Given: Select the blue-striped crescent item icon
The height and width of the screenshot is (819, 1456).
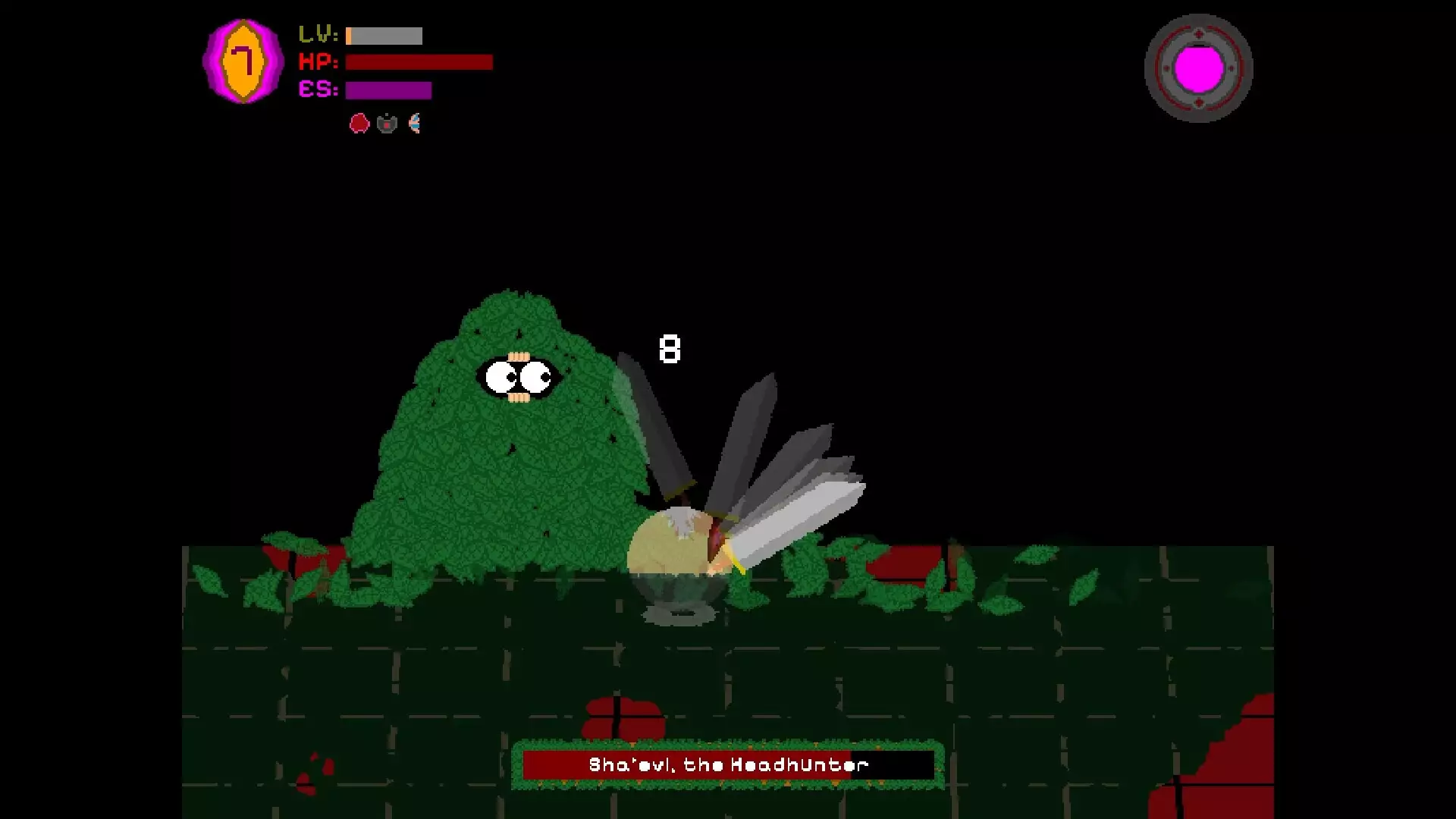Looking at the screenshot, I should tap(415, 123).
